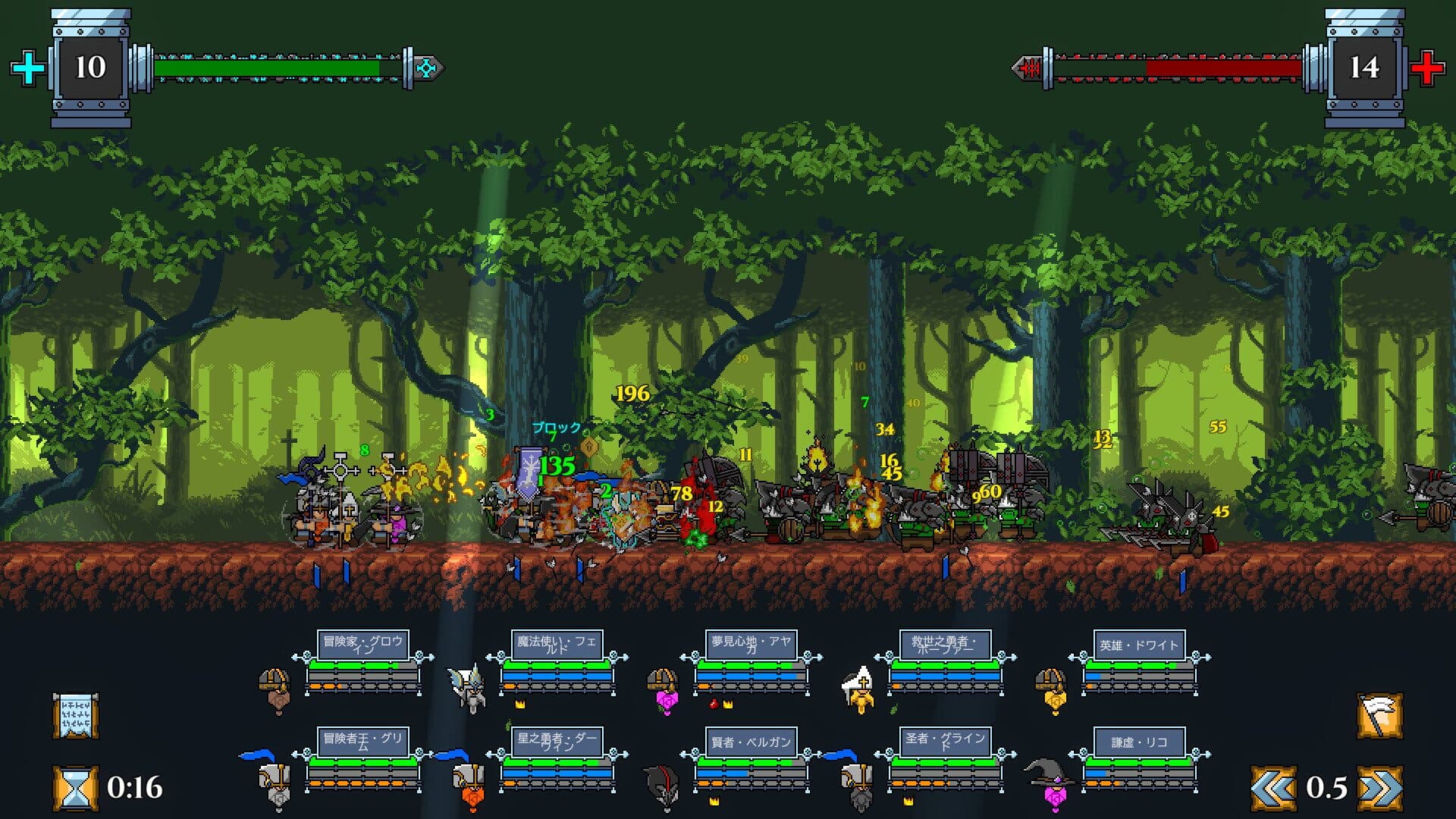The width and height of the screenshot is (1456, 819).
Task: Pick the 星之勇者・ダーウィン hero panel
Action: [x=557, y=759]
